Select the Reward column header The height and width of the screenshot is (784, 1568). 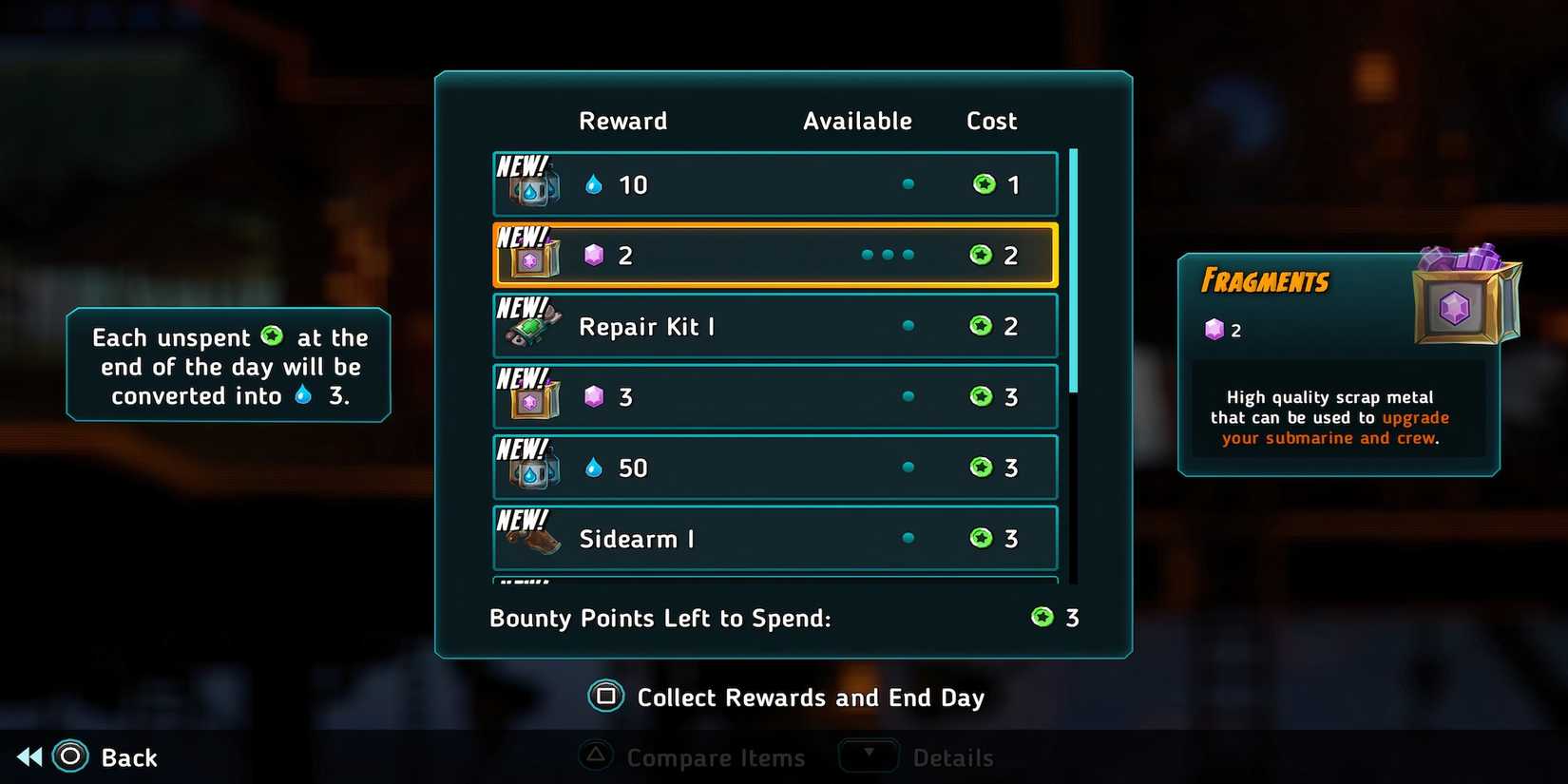tap(622, 121)
